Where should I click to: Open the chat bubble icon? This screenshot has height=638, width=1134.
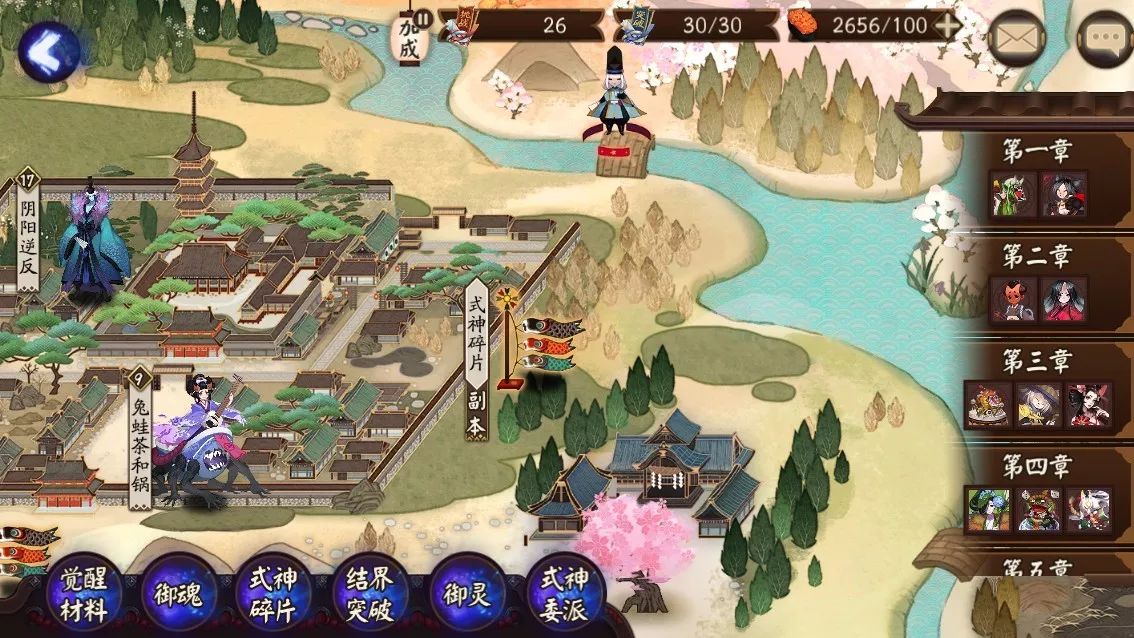click(1106, 39)
